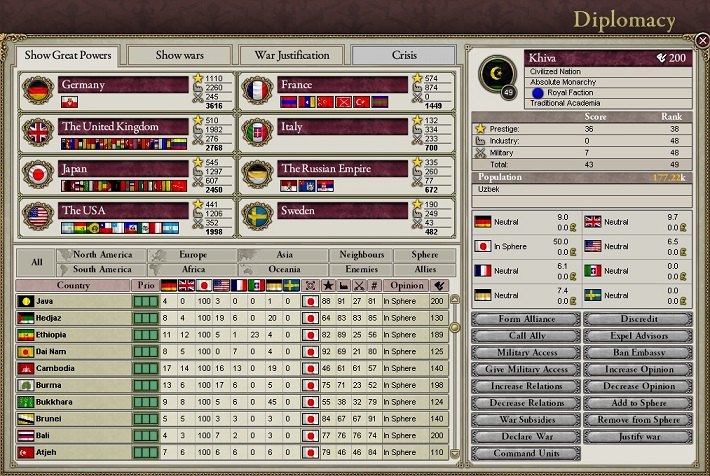Ban Embassy in Khiva
710x476 pixels.
(636, 353)
